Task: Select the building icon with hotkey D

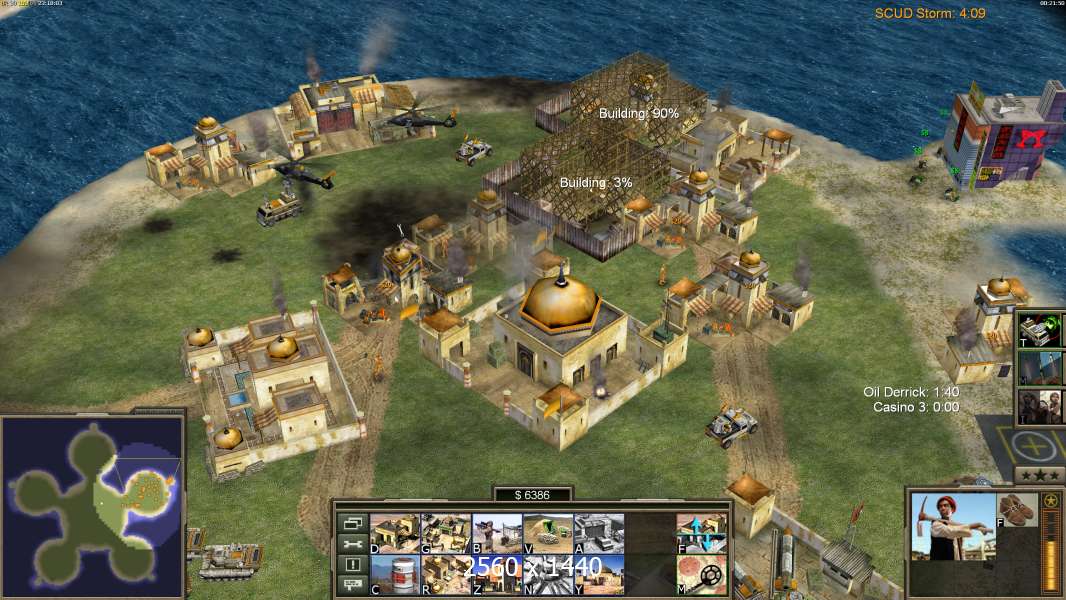Action: point(394,533)
